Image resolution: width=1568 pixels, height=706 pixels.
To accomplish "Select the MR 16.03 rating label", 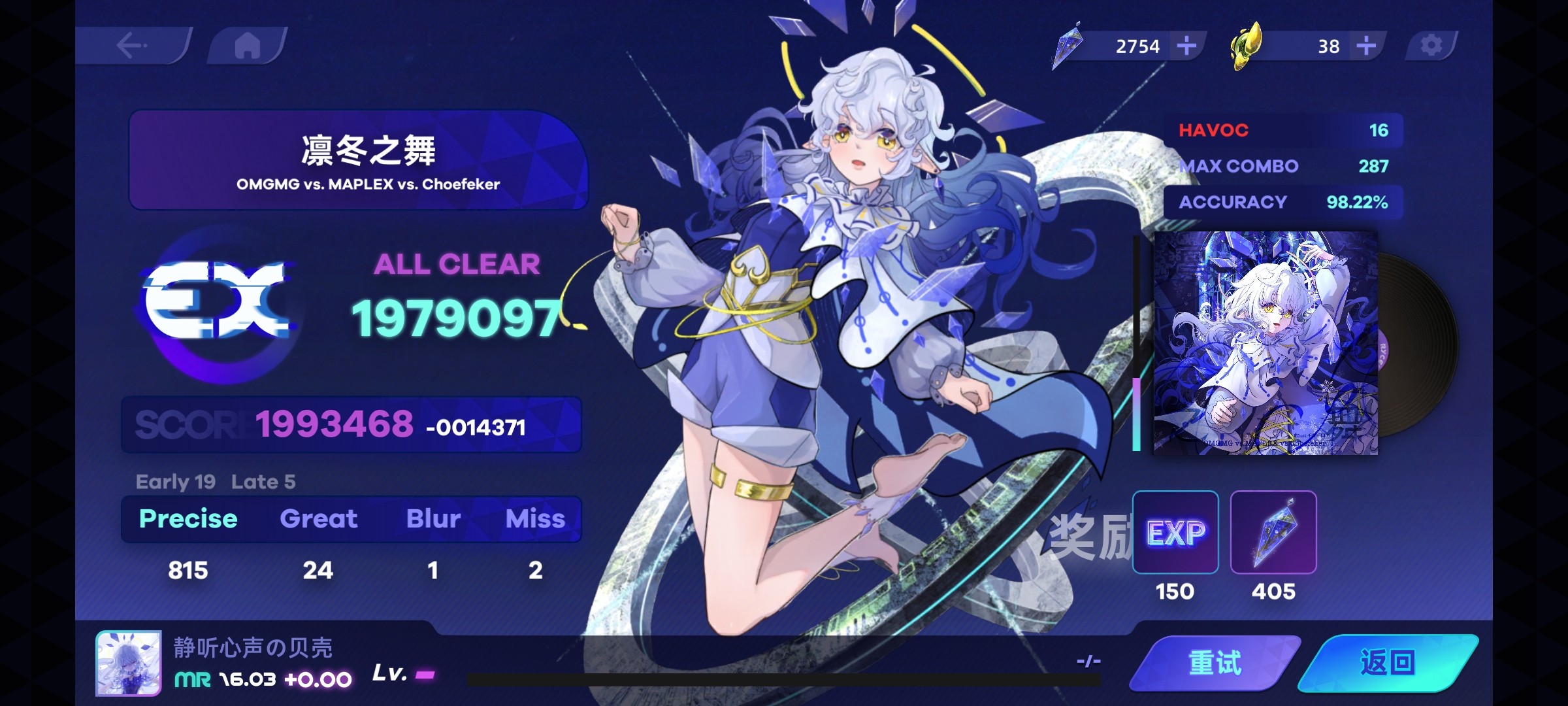I will click(225, 680).
